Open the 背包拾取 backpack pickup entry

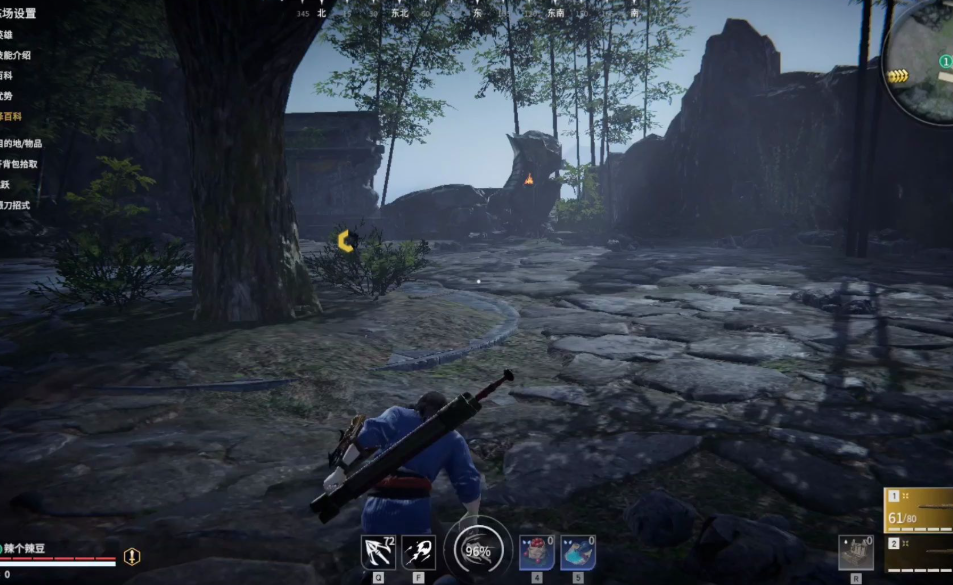tap(20, 163)
